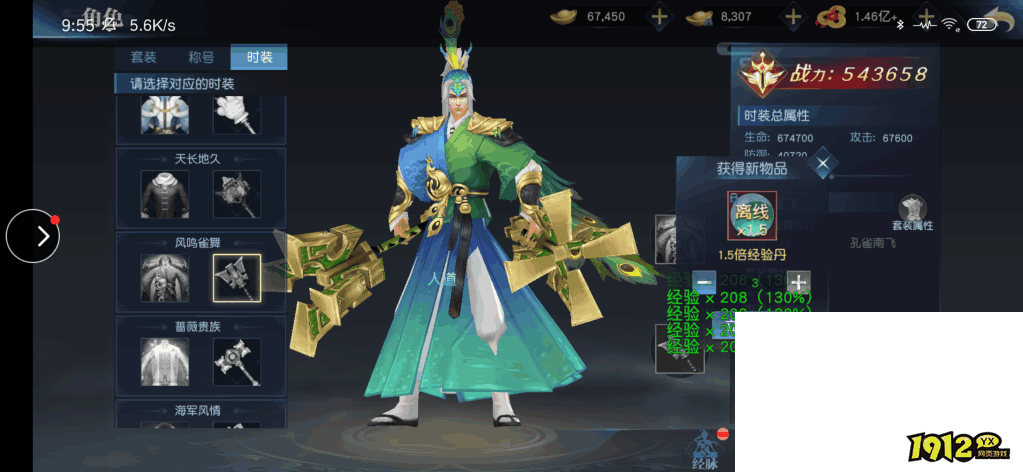Increase item quantity with plus button

(x=797, y=282)
